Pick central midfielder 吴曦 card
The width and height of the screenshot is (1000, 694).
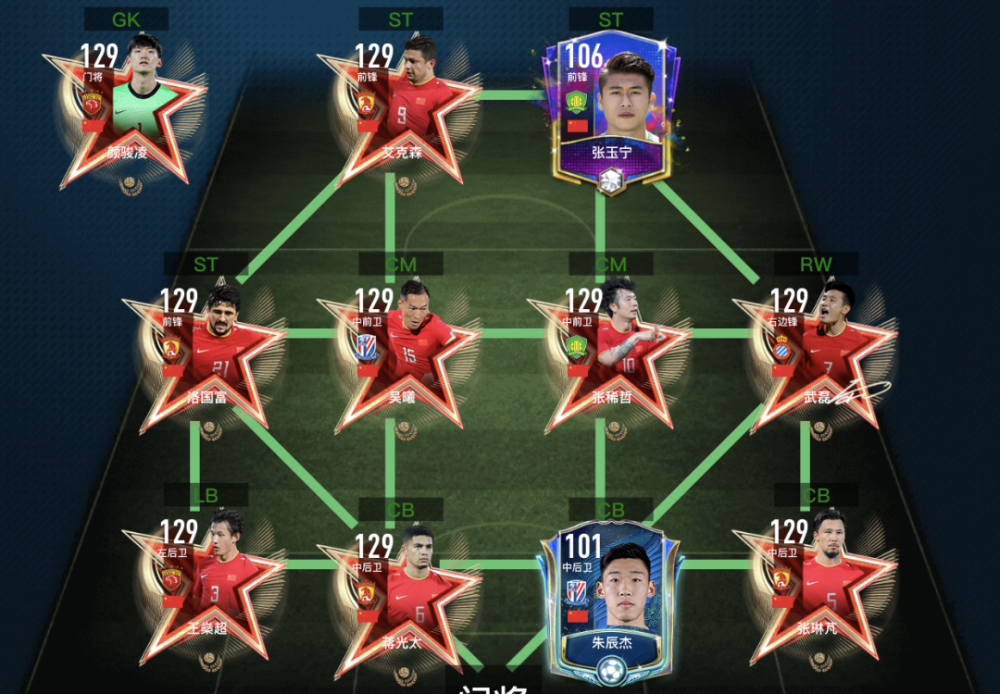tap(400, 355)
